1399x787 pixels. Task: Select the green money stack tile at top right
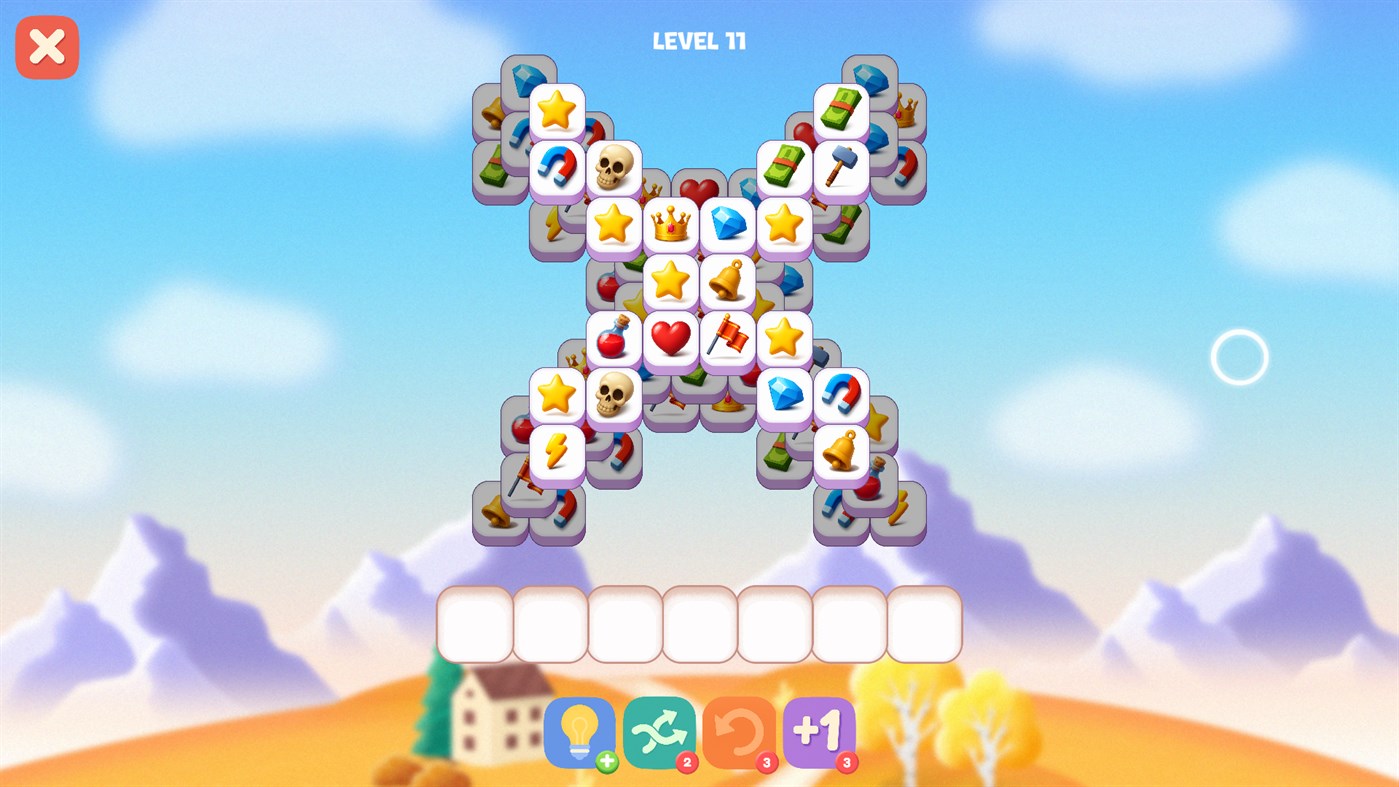click(x=840, y=110)
